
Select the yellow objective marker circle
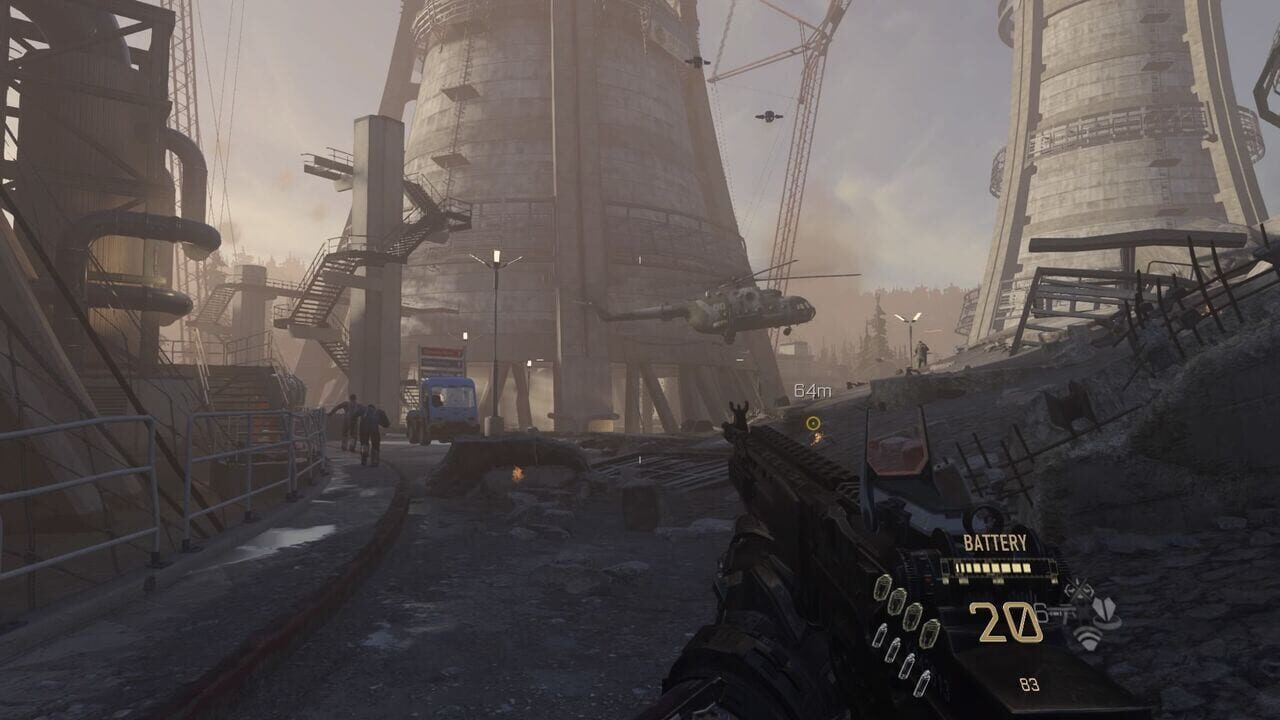pos(815,424)
